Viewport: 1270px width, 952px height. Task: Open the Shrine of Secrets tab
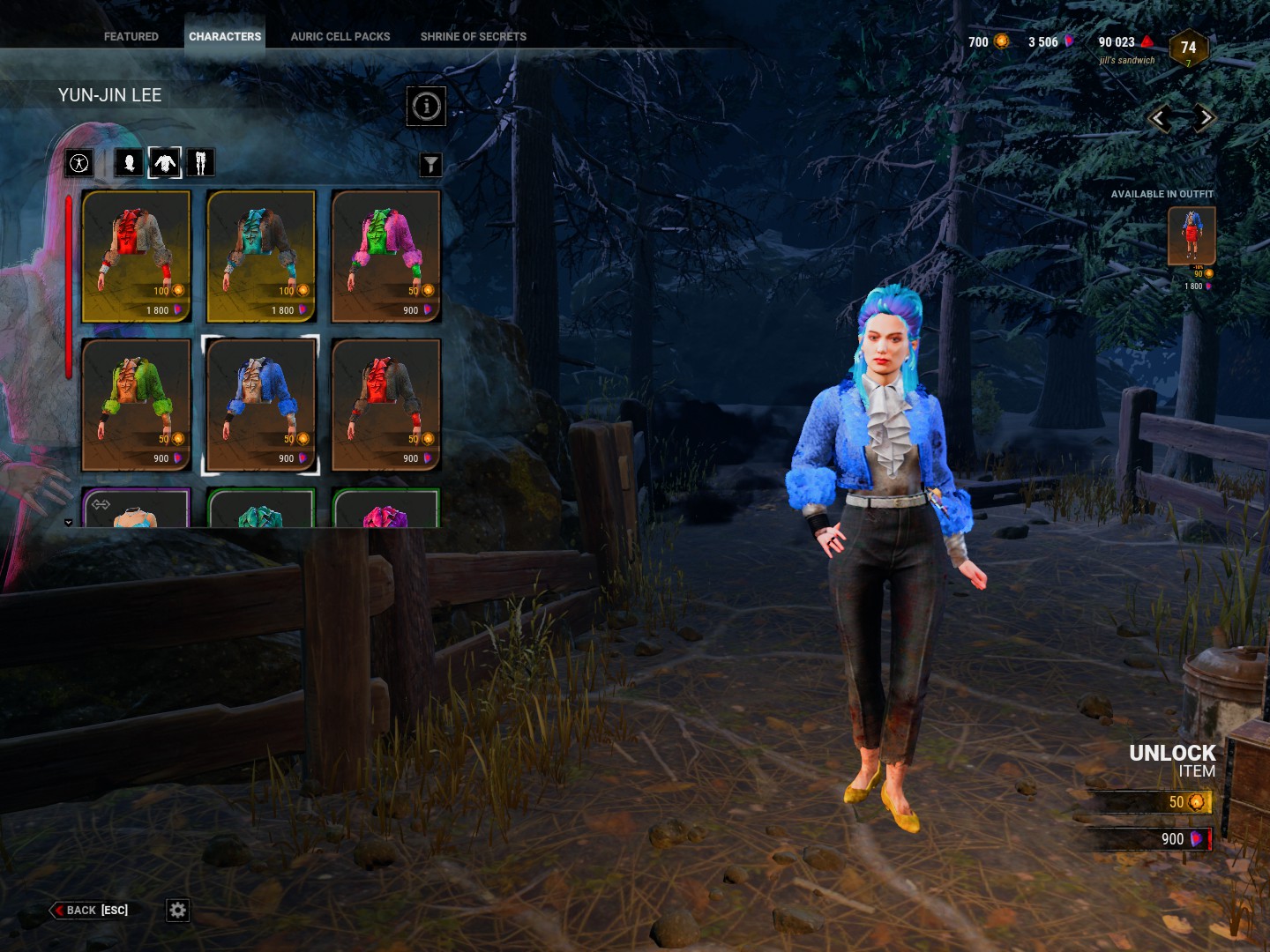click(x=473, y=36)
